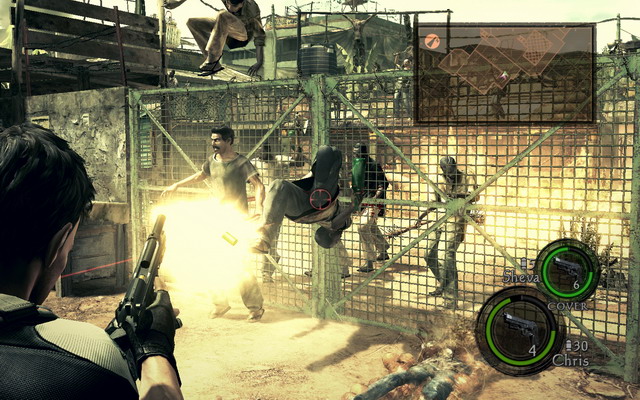Screen dimensions: 640x400
Task: Open the translucent minimap panel
Action: [x=505, y=72]
